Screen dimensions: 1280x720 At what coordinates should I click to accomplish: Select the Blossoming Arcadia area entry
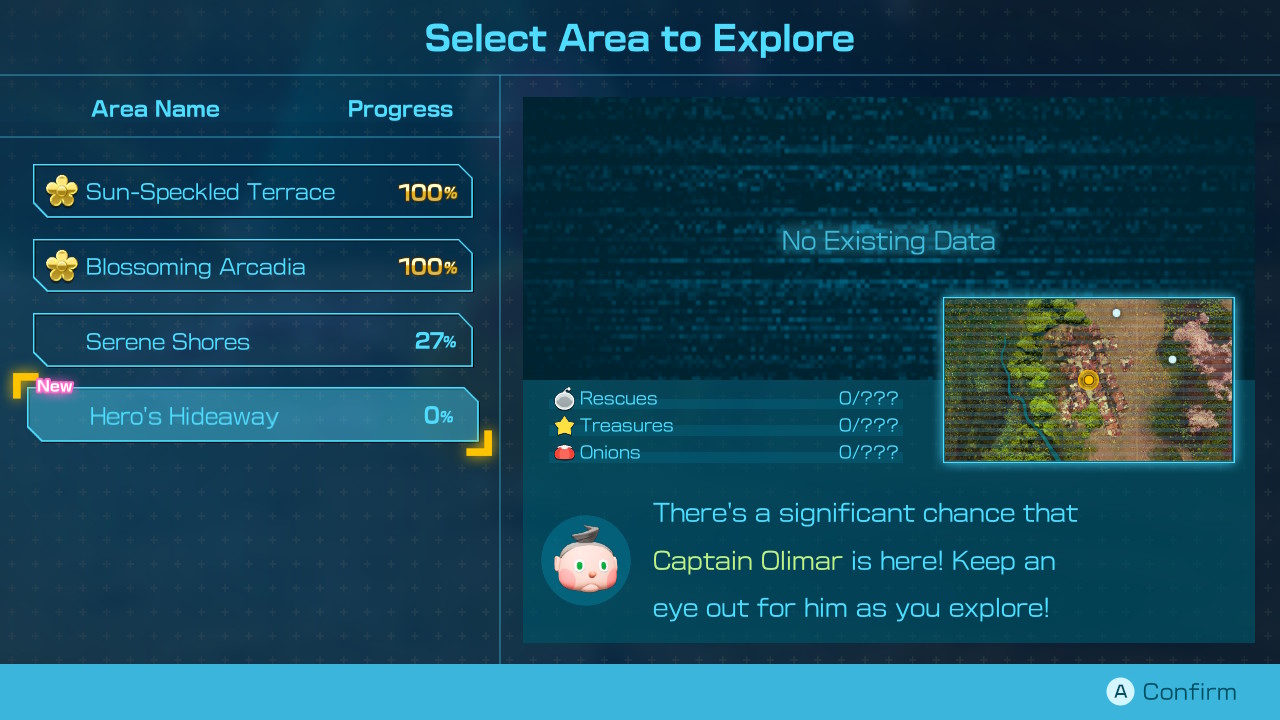(252, 265)
